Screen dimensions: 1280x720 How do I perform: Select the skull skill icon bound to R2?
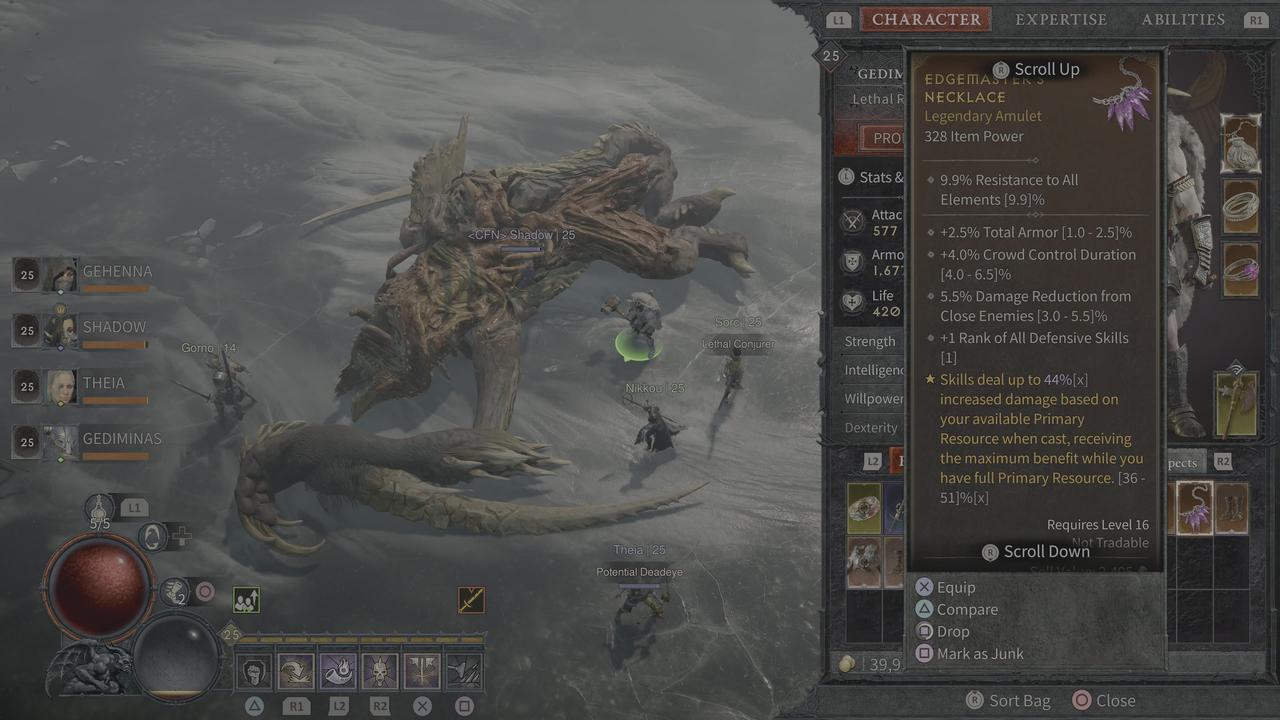click(x=378, y=670)
